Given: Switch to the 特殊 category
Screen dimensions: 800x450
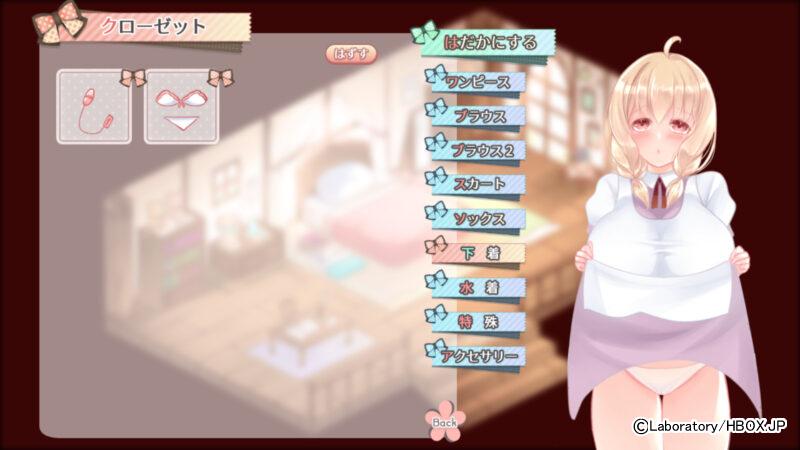Looking at the screenshot, I should click(477, 321).
